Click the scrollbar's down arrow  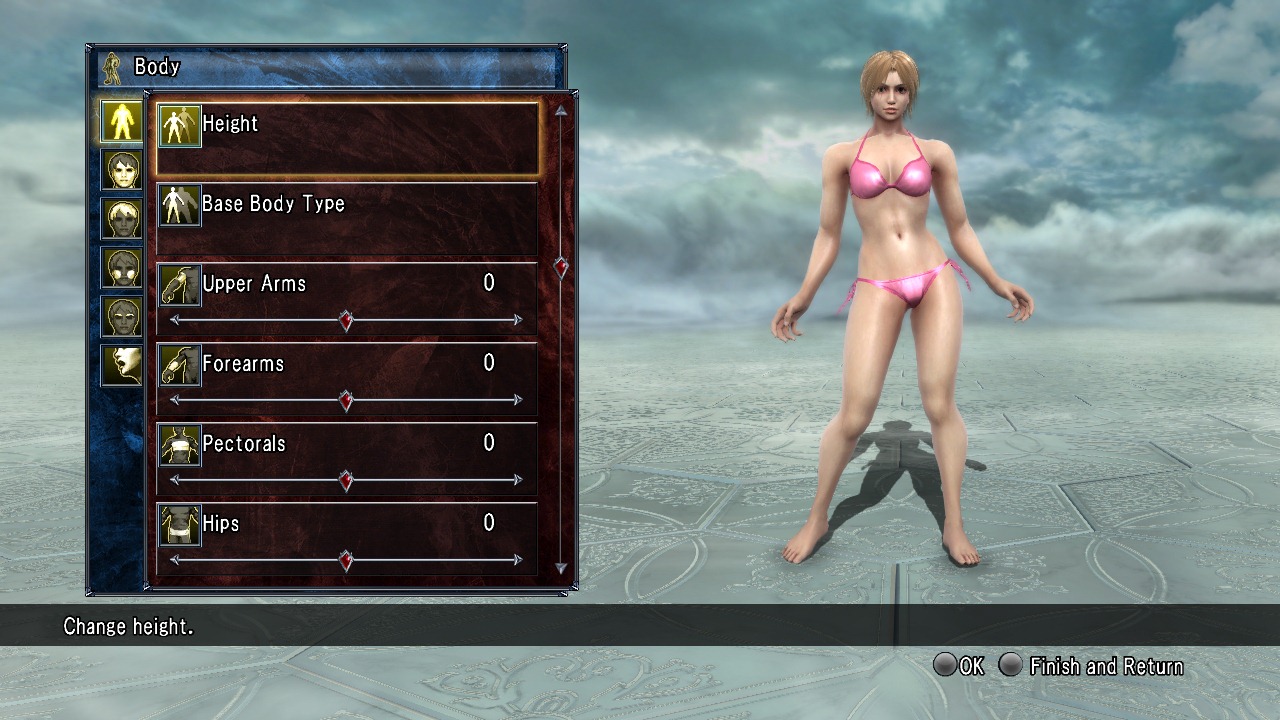point(561,568)
